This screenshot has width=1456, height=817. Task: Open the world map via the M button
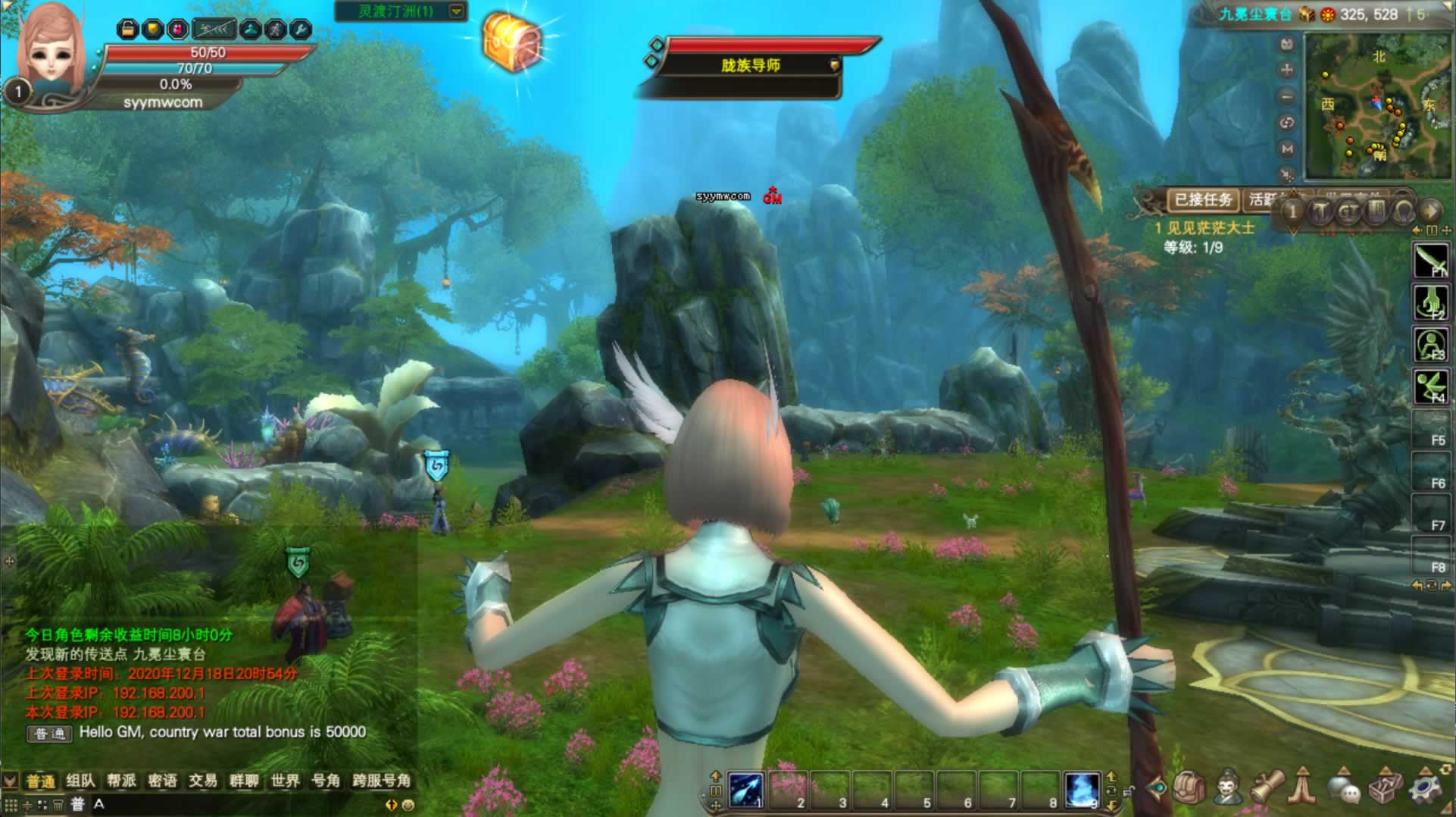(x=1286, y=149)
